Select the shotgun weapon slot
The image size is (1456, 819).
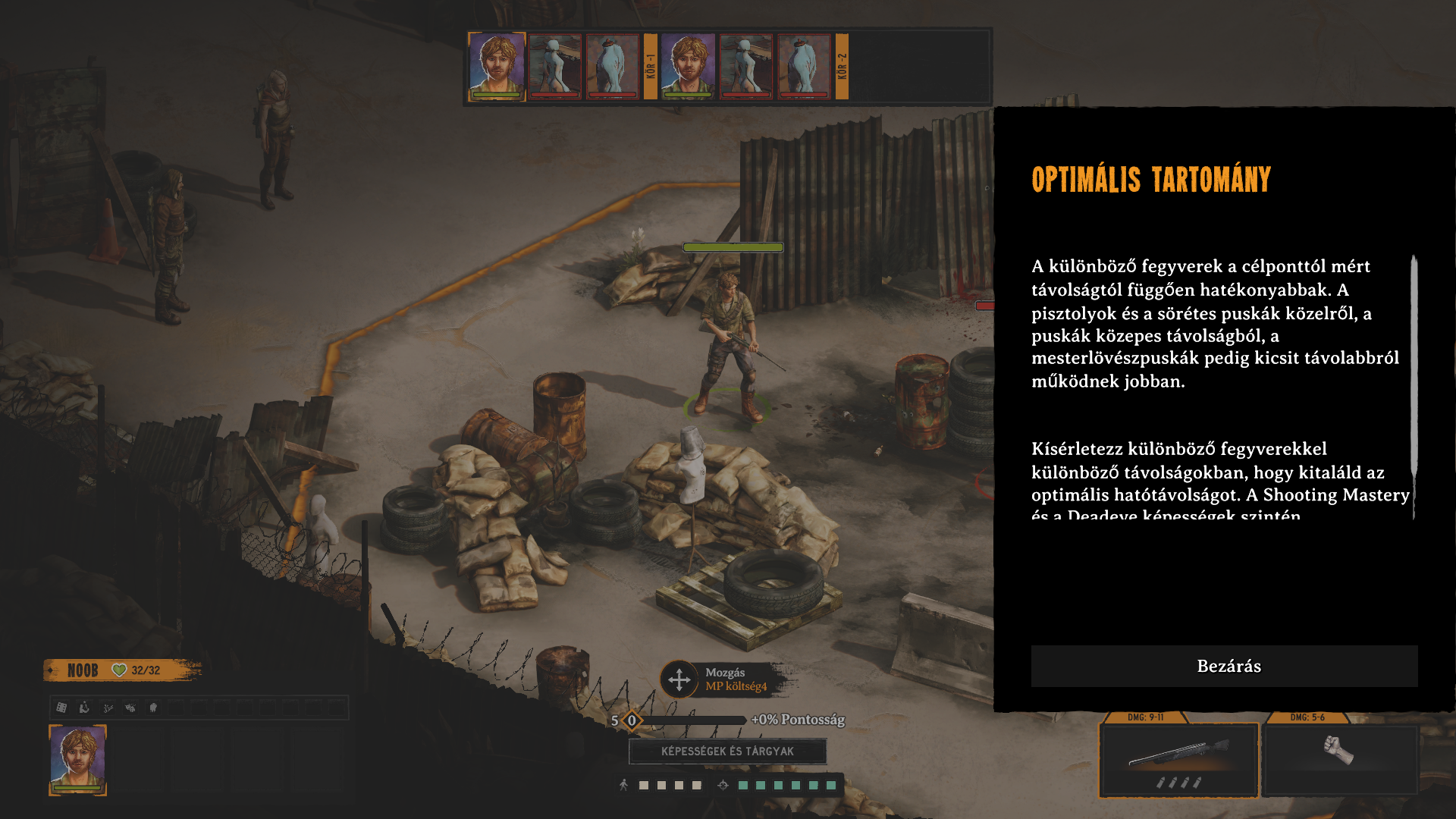click(1178, 760)
